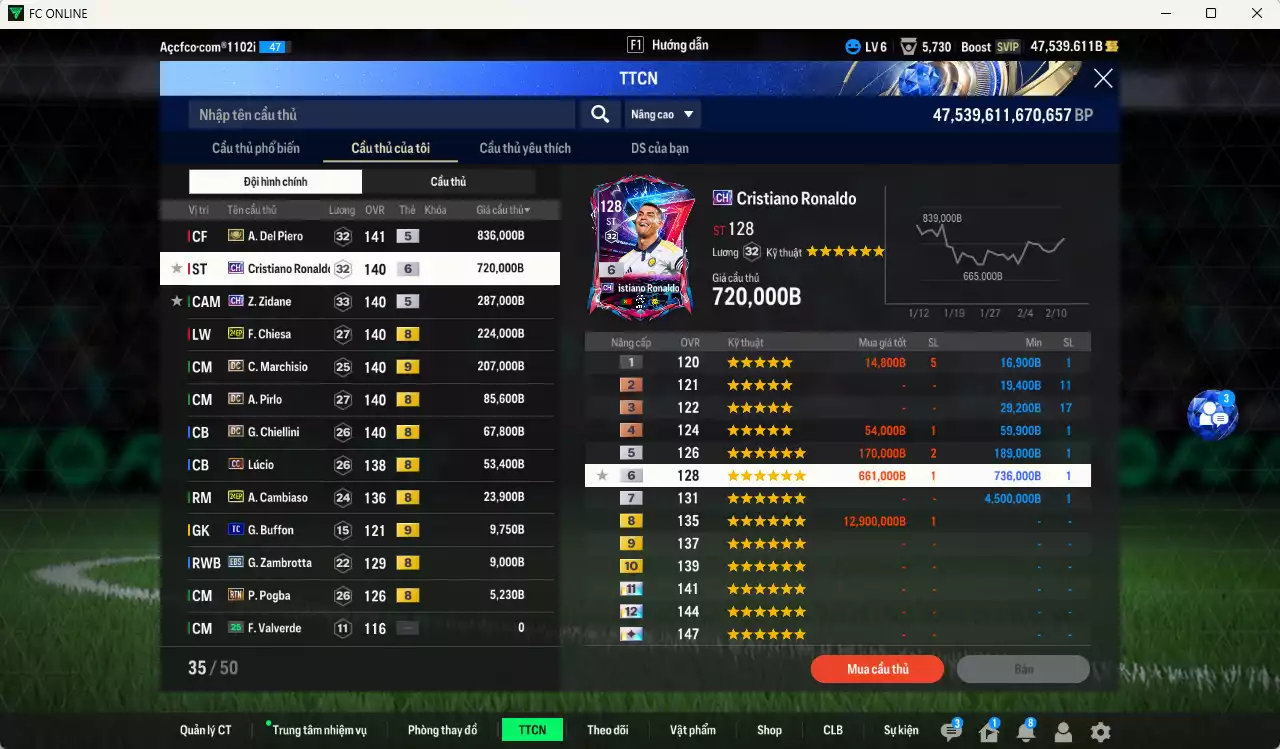
Task: Open the floating chat bubble icon
Action: 1212,415
